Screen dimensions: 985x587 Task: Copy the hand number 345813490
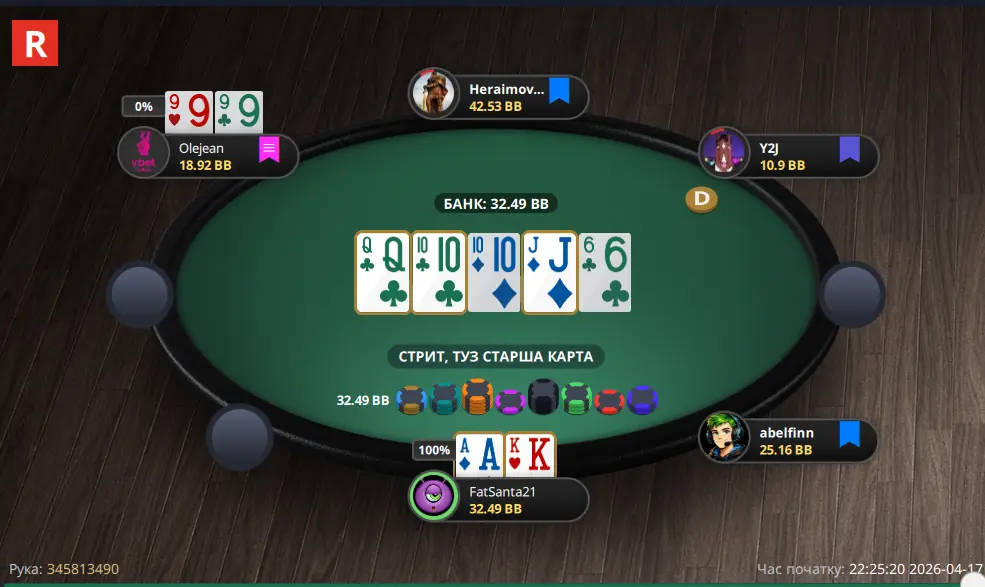(x=83, y=569)
